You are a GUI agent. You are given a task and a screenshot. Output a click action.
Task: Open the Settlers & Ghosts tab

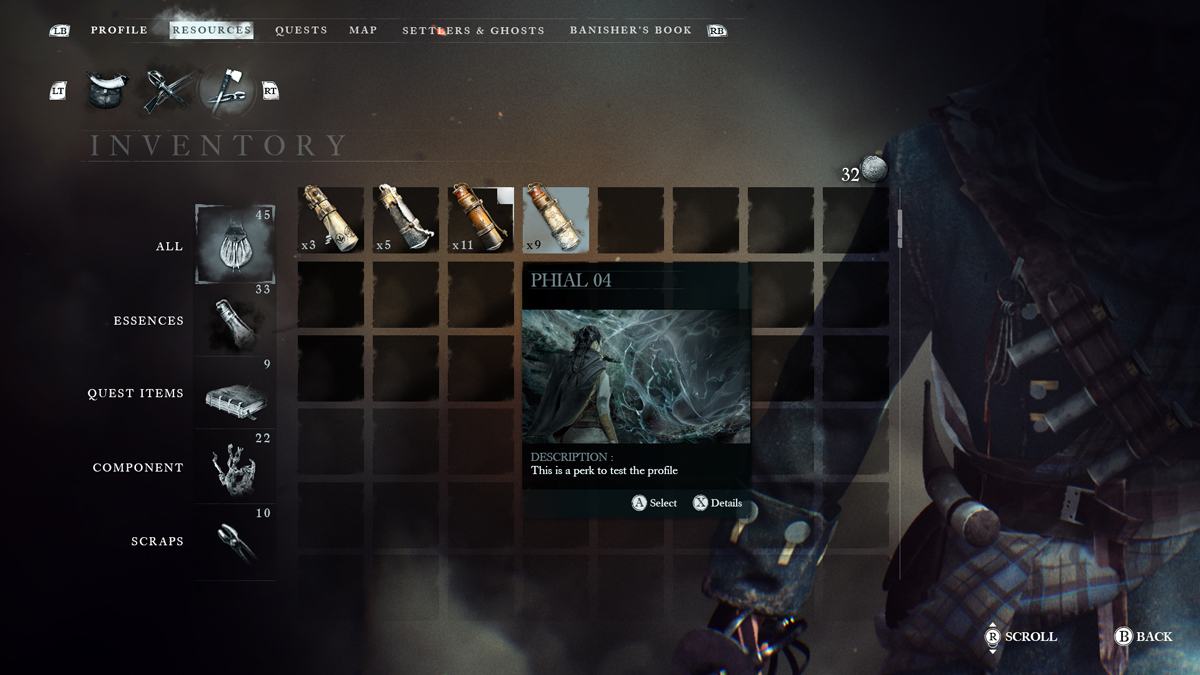coord(473,31)
